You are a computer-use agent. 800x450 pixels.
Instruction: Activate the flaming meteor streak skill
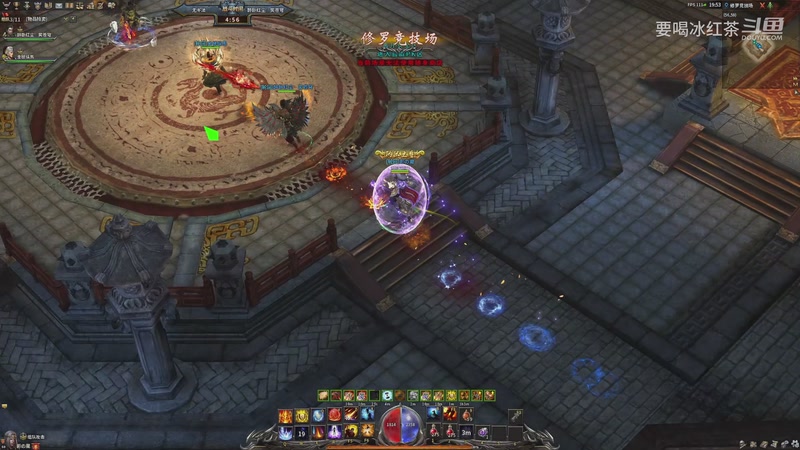351,415
